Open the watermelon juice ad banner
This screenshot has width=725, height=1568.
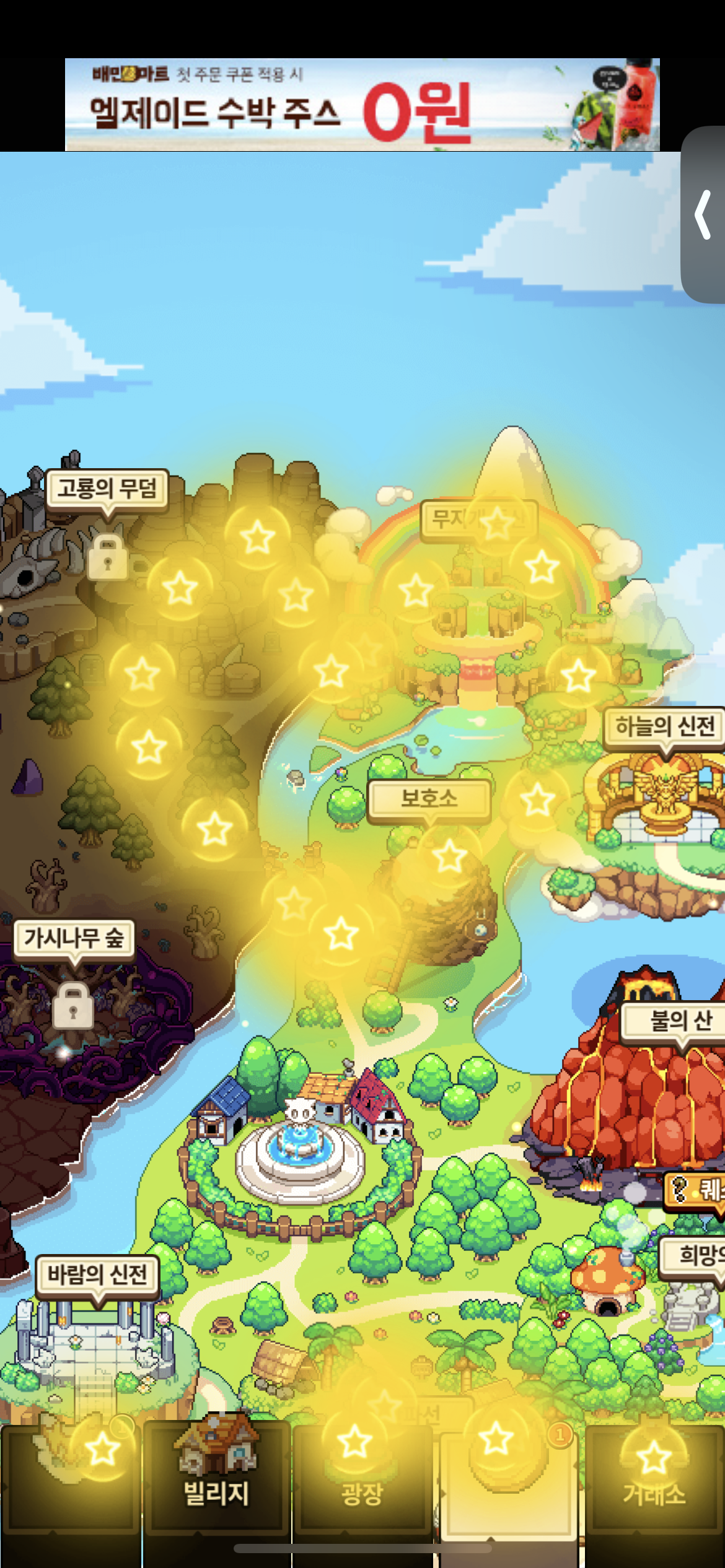pyautogui.click(x=362, y=105)
